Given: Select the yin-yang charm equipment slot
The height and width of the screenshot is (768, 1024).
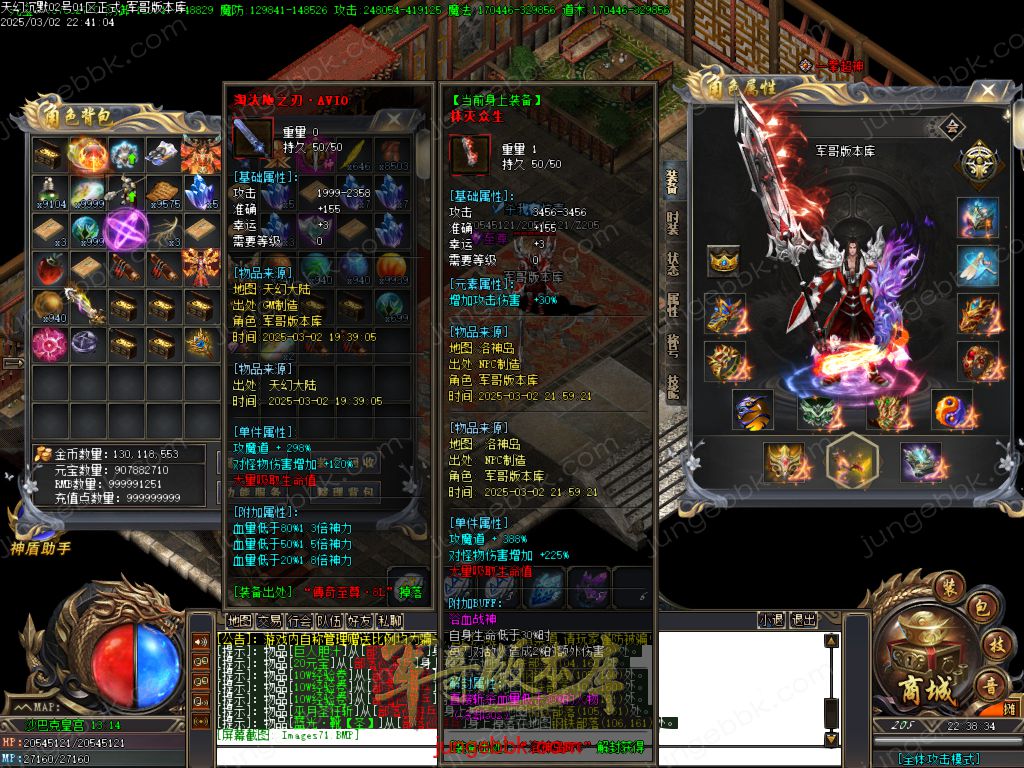Looking at the screenshot, I should (951, 409).
